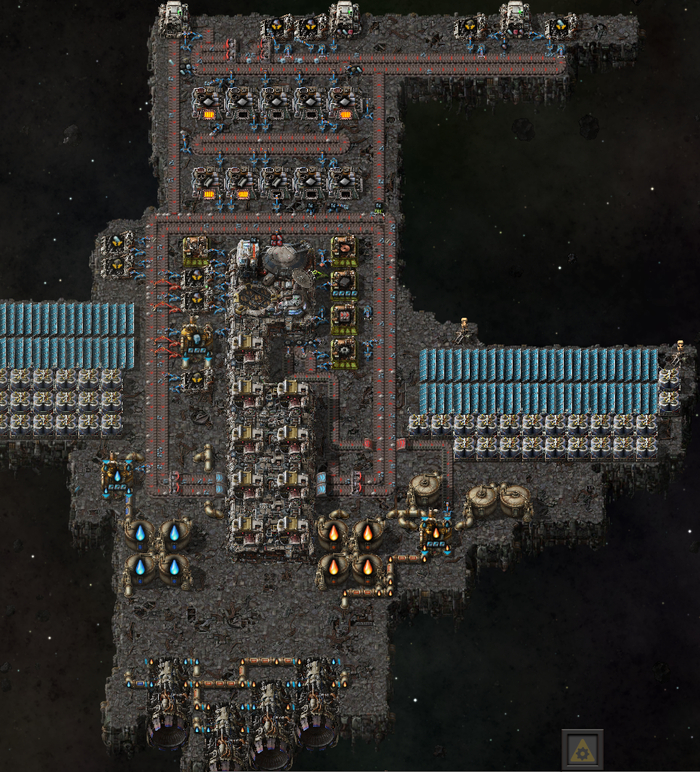Click the yellow triangle gear alert icon

[x=581, y=749]
